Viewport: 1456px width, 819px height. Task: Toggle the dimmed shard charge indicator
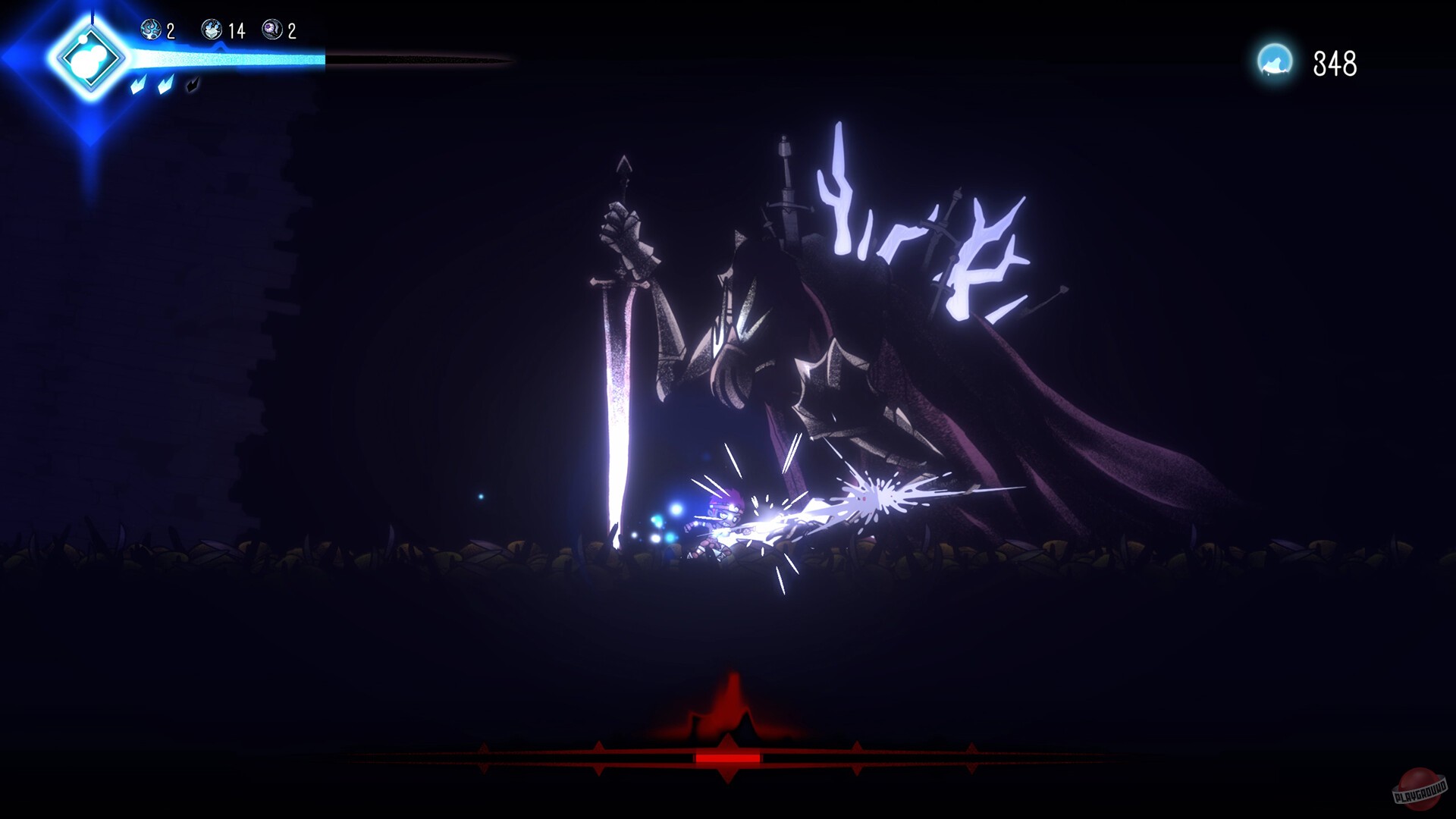click(x=193, y=84)
